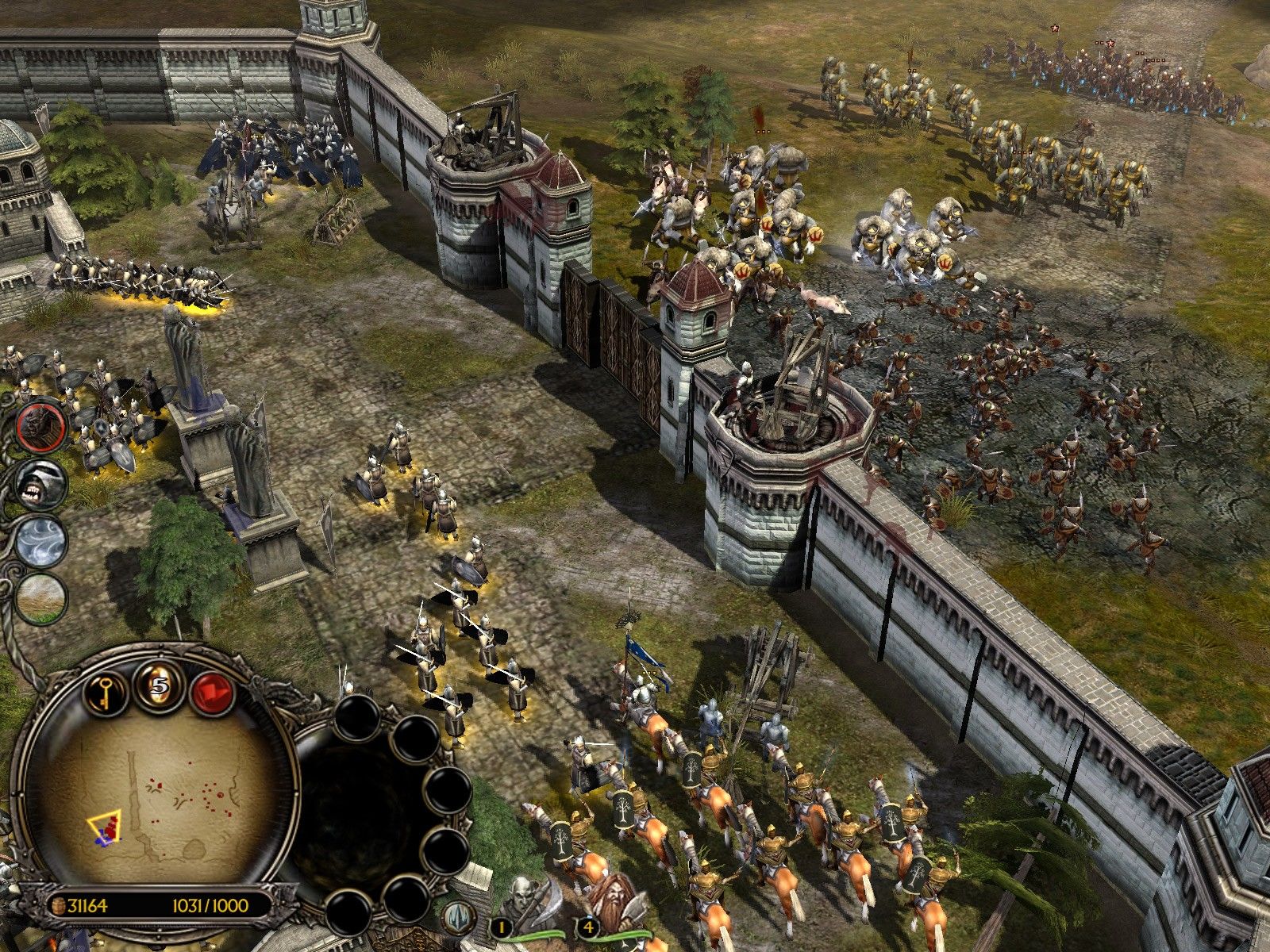1270x952 pixels.
Task: Activate the red-ringed monster power icon
Action: [x=40, y=426]
